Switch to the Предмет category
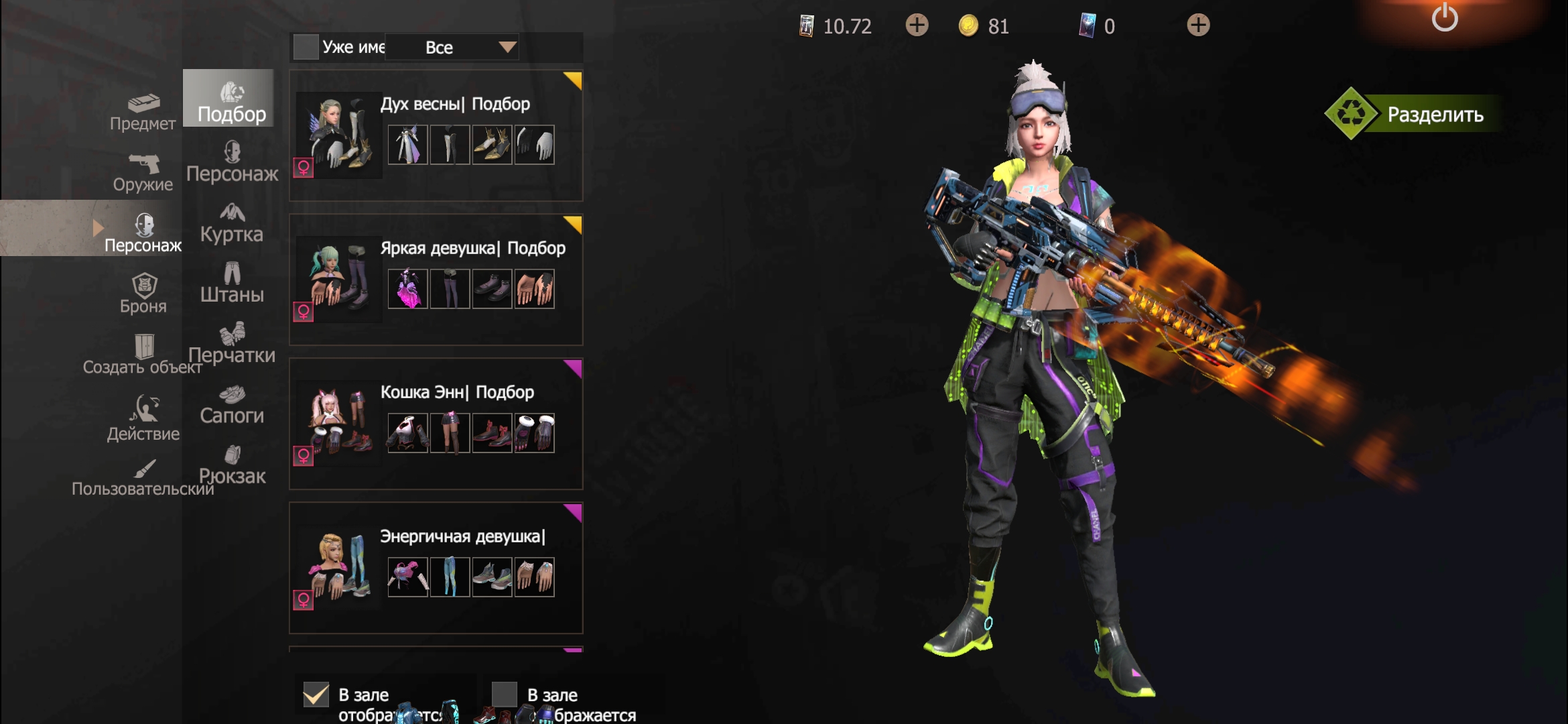1568x724 pixels. tap(143, 112)
